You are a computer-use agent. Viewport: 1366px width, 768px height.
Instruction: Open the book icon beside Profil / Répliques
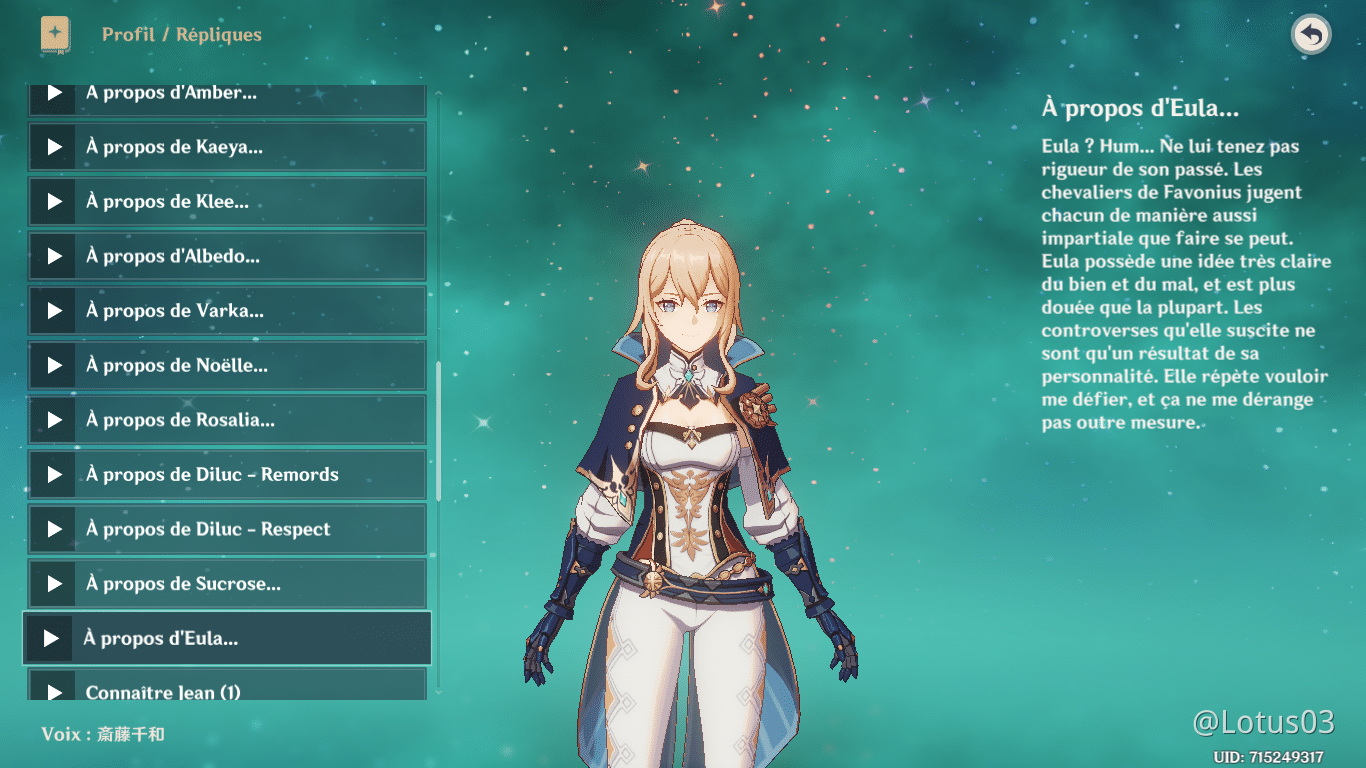coord(55,35)
